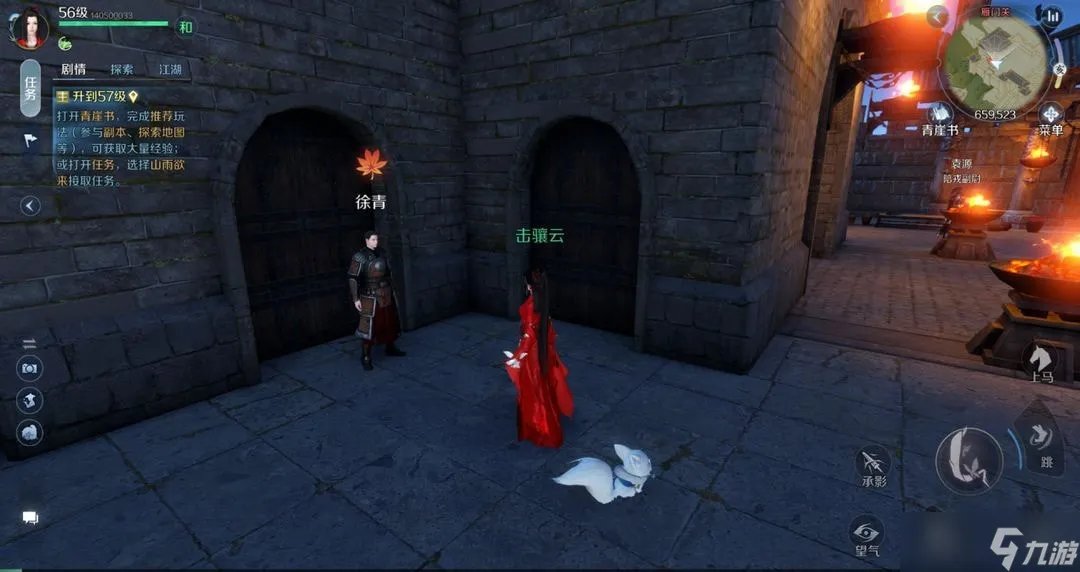Open the bar chart stats icon
1080x572 pixels.
click(1051, 16)
